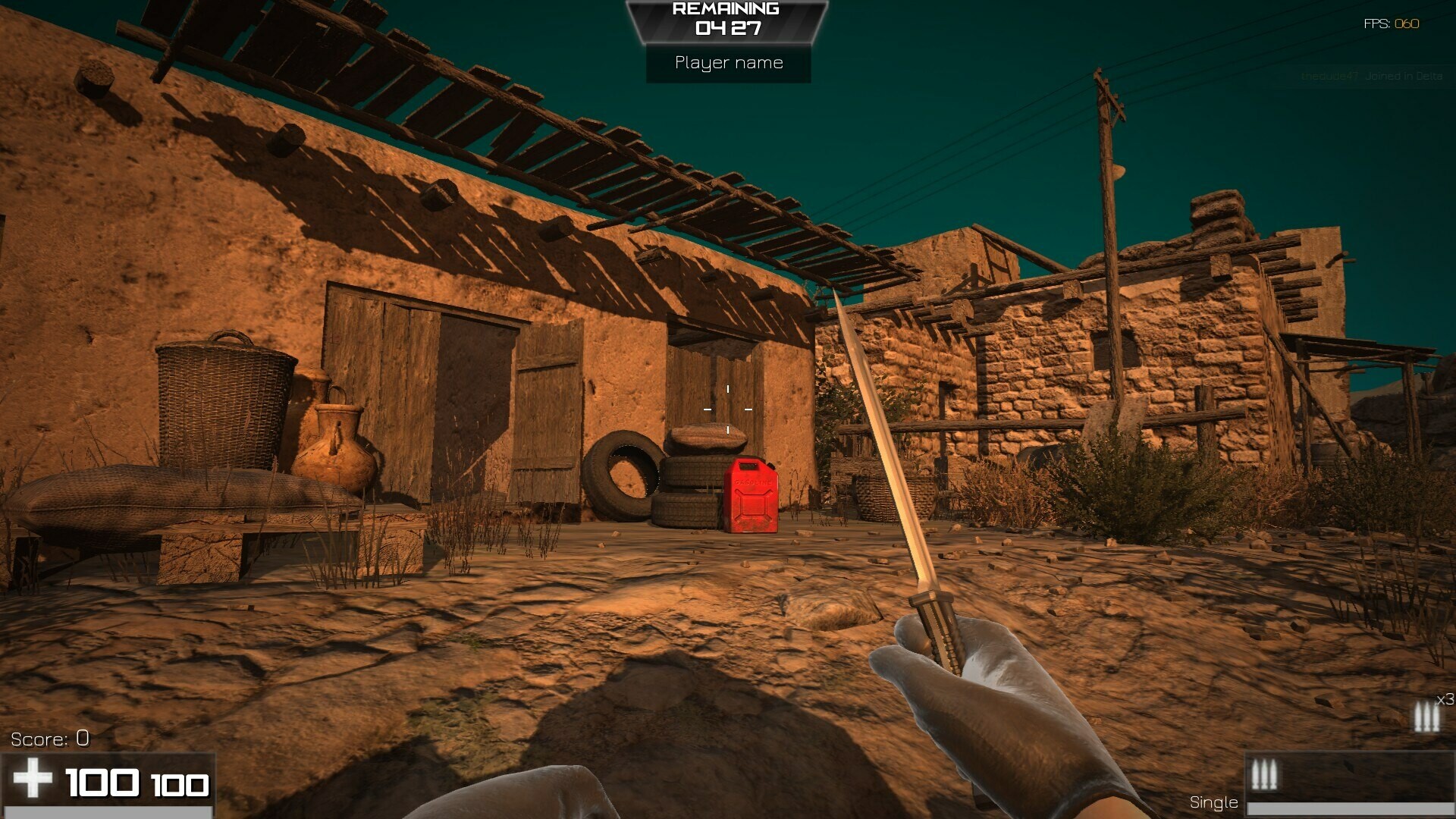The height and width of the screenshot is (819, 1456).
Task: Click the health cross icon
Action: coord(34,779)
